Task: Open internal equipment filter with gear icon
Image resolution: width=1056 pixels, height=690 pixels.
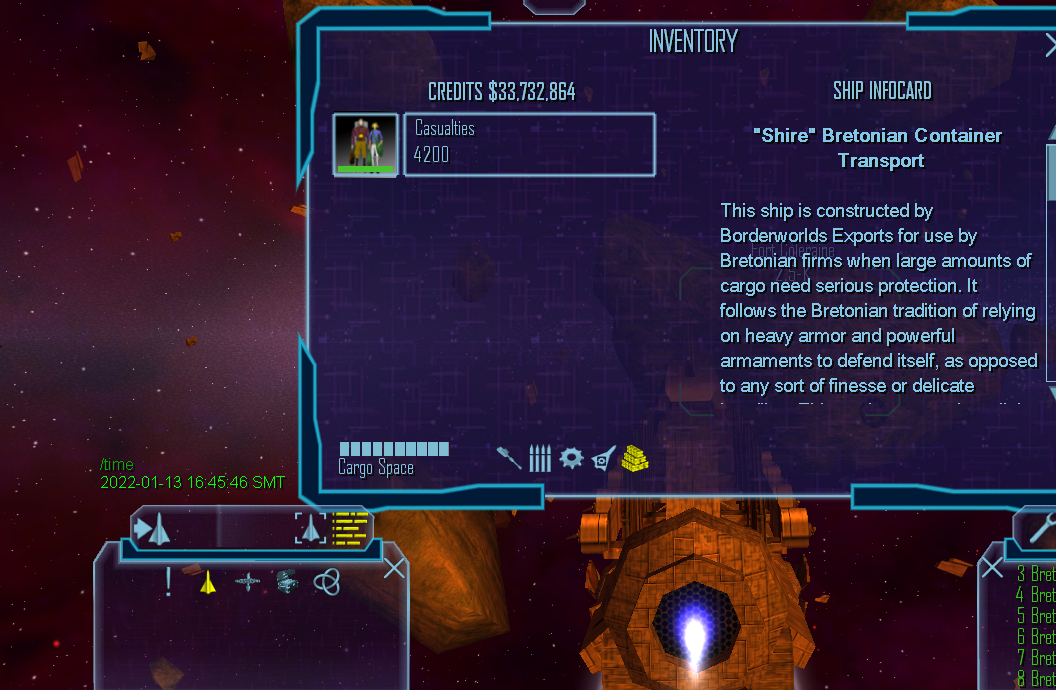Action: click(571, 458)
